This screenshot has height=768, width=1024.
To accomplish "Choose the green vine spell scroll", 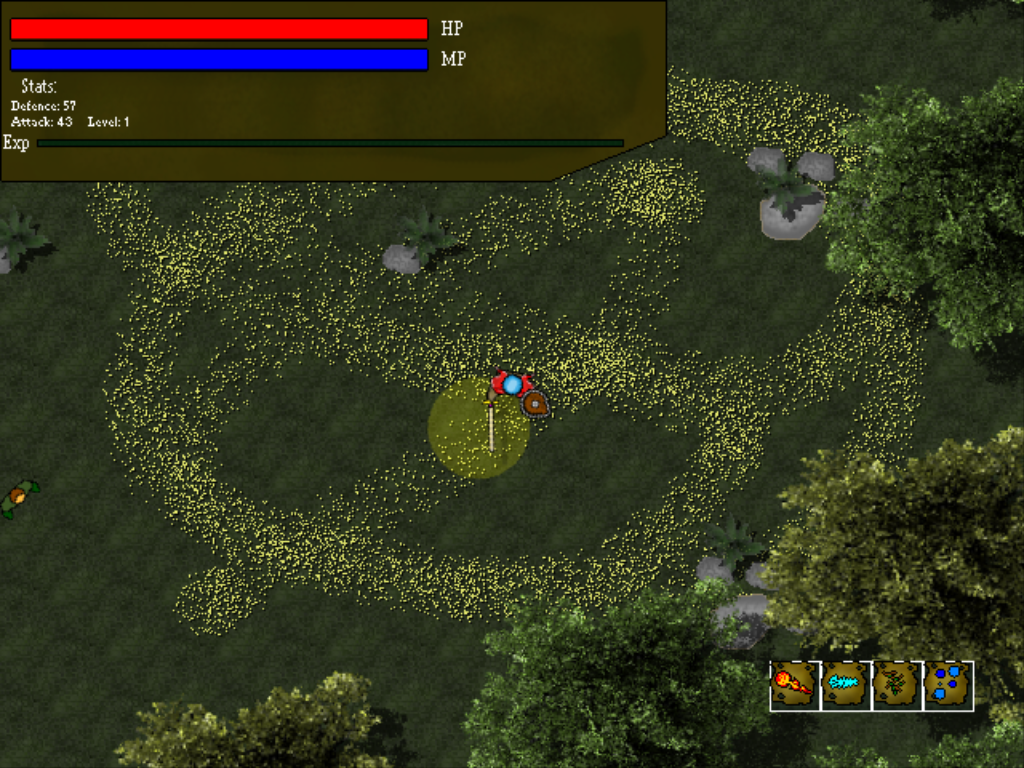I will tap(897, 685).
